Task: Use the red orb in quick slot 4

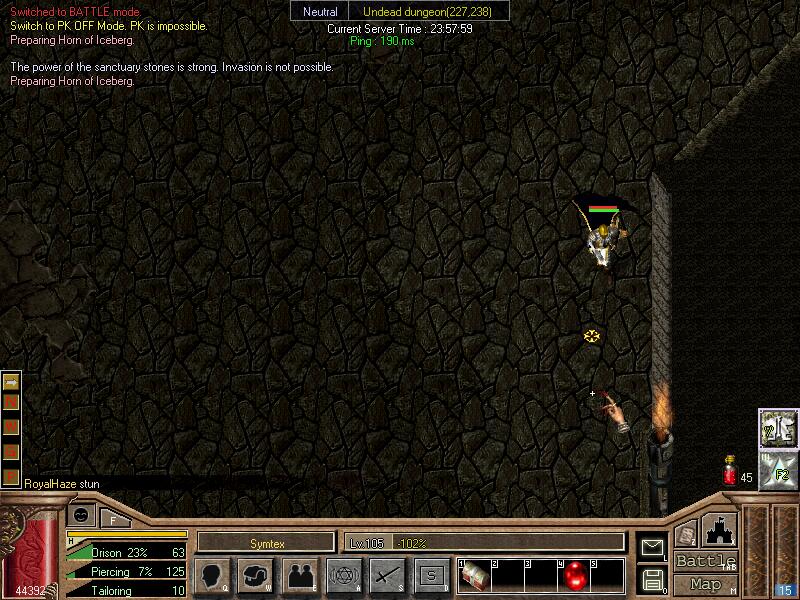Action: click(576, 575)
